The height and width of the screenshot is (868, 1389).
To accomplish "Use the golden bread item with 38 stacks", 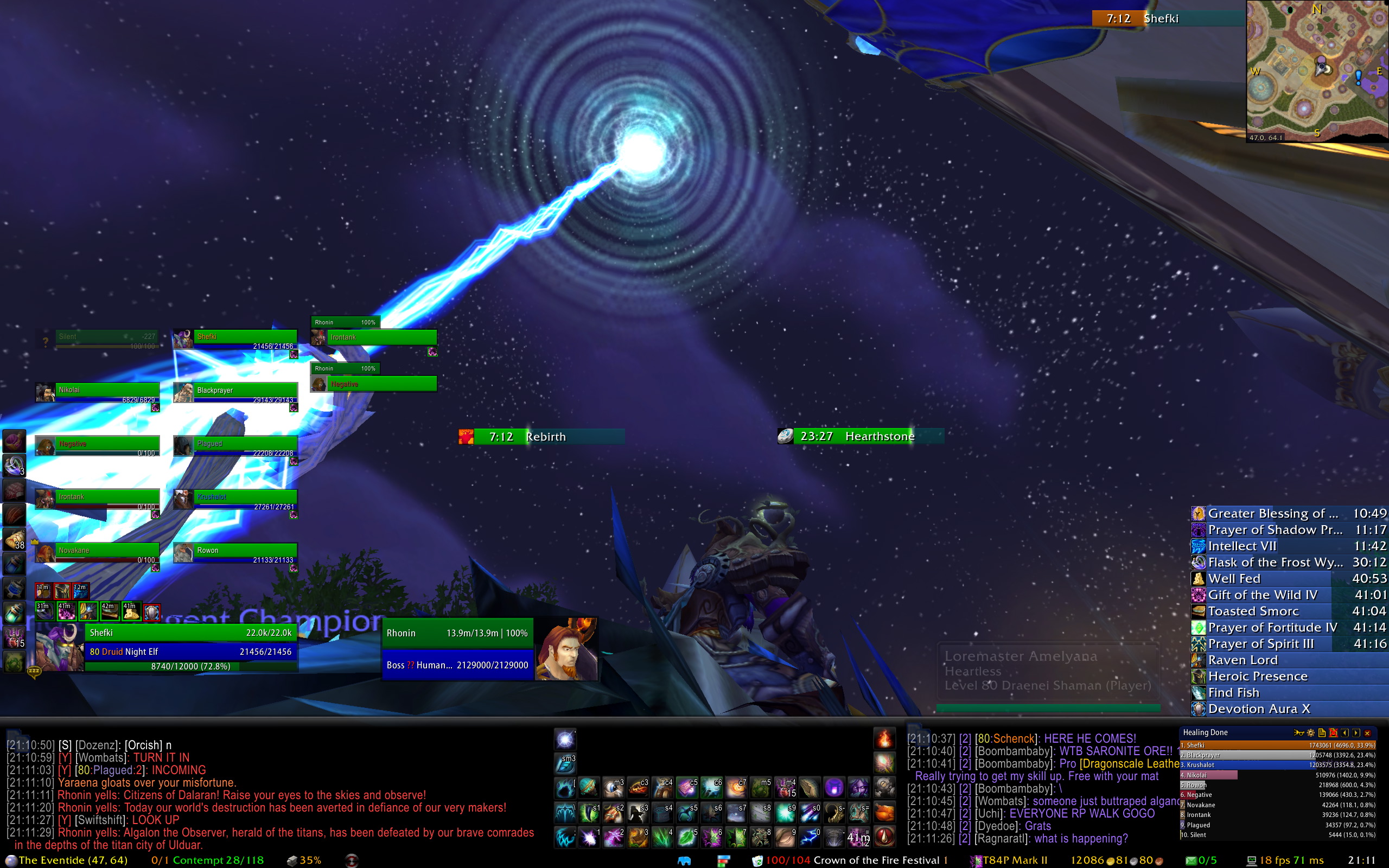I will 14,539.
